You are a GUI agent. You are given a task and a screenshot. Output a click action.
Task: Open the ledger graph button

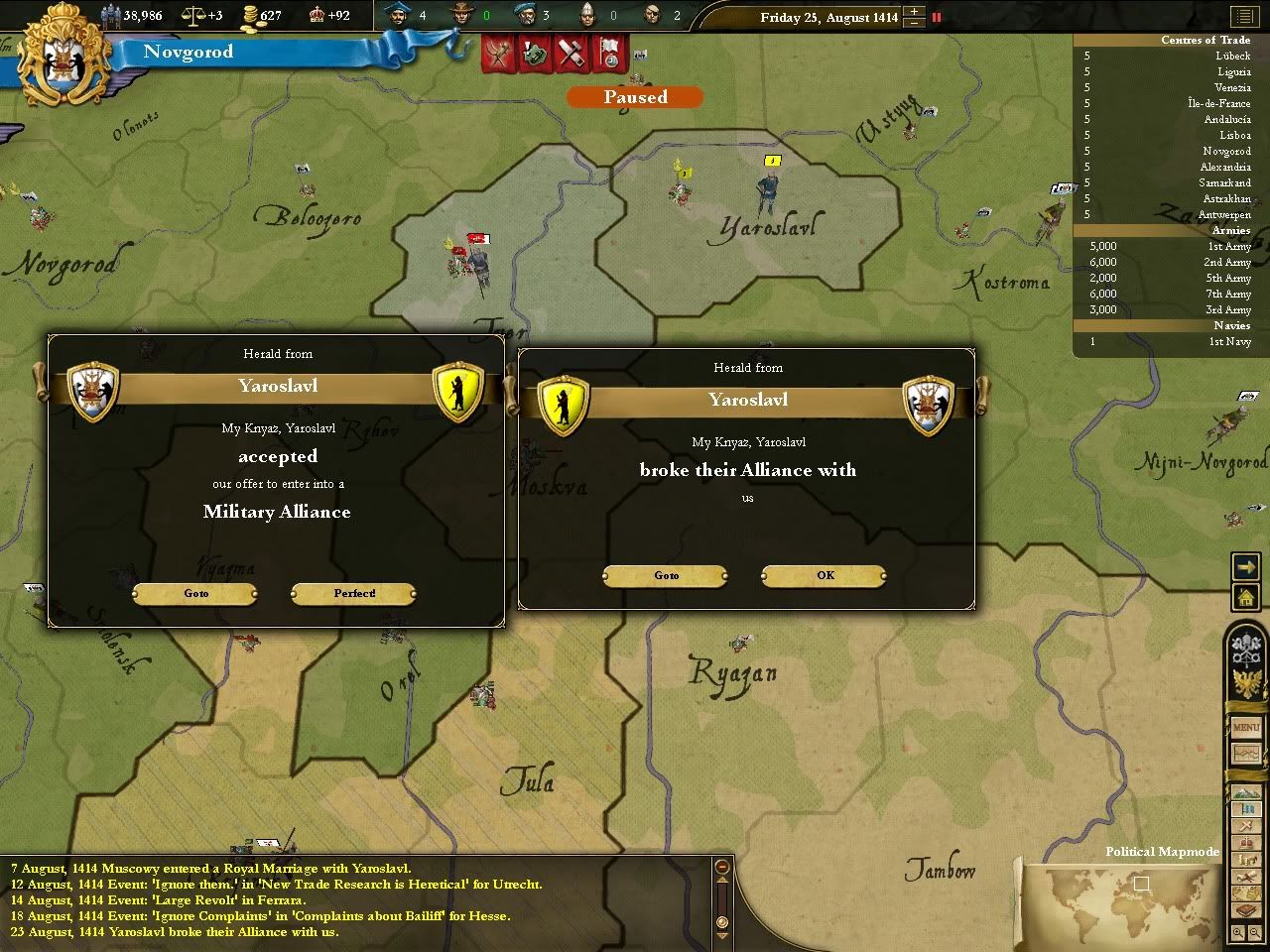pyautogui.click(x=1246, y=755)
